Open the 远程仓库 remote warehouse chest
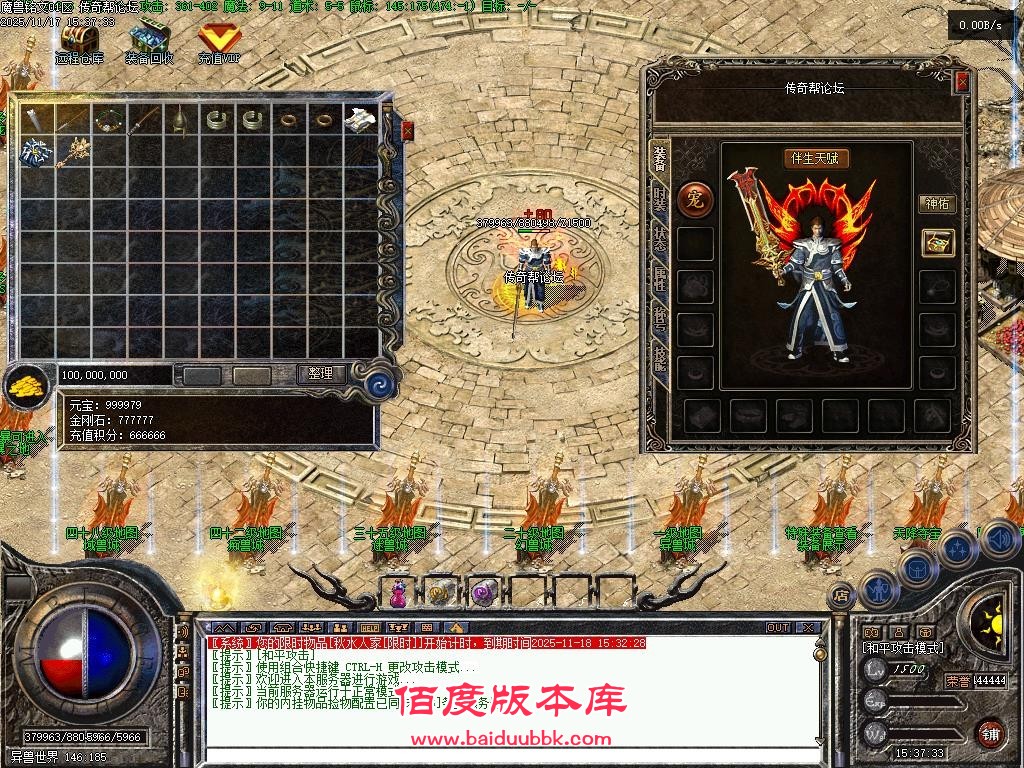The height and width of the screenshot is (768, 1024). click(x=79, y=40)
